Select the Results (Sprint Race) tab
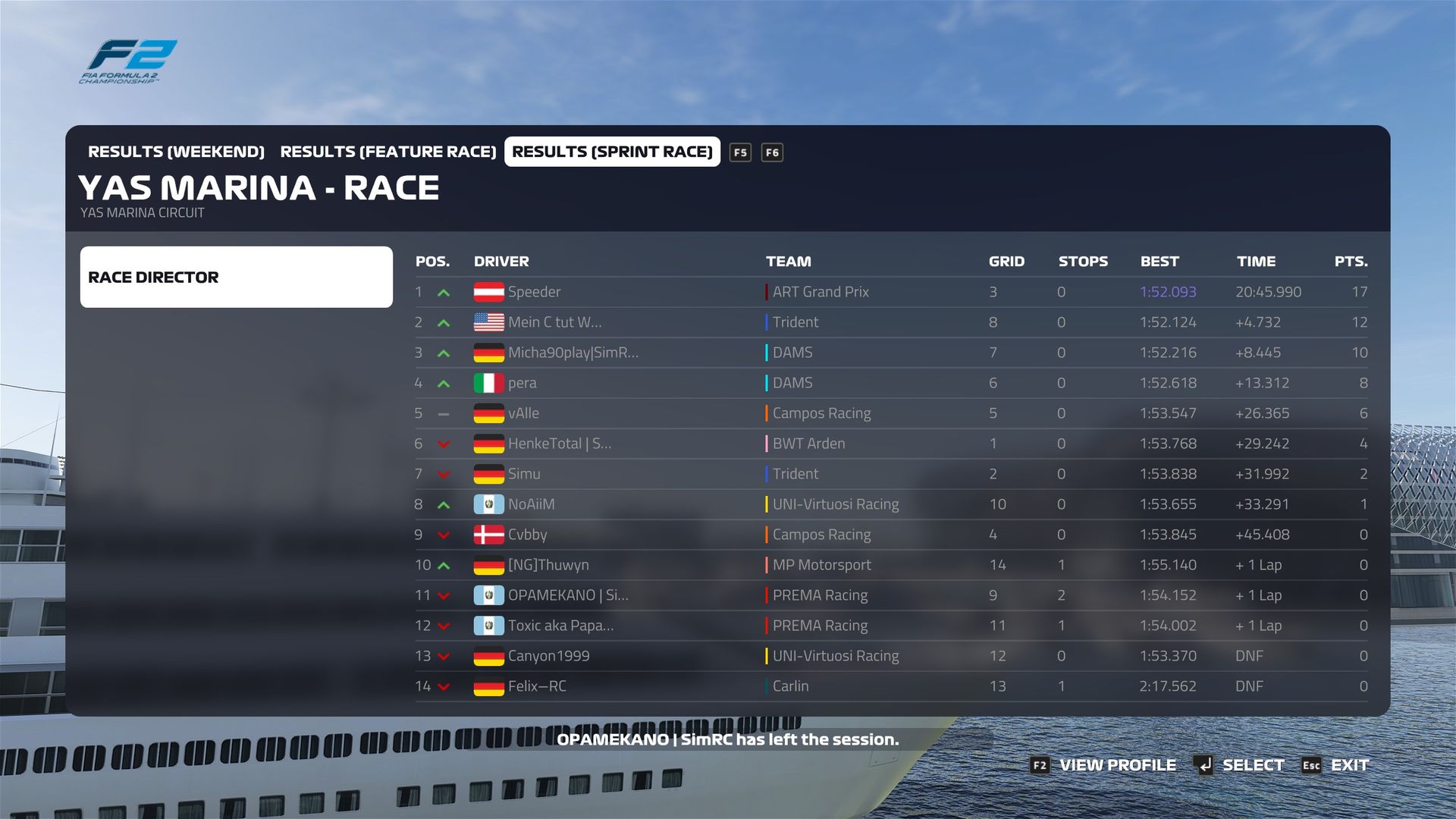This screenshot has width=1456, height=819. coord(612,152)
